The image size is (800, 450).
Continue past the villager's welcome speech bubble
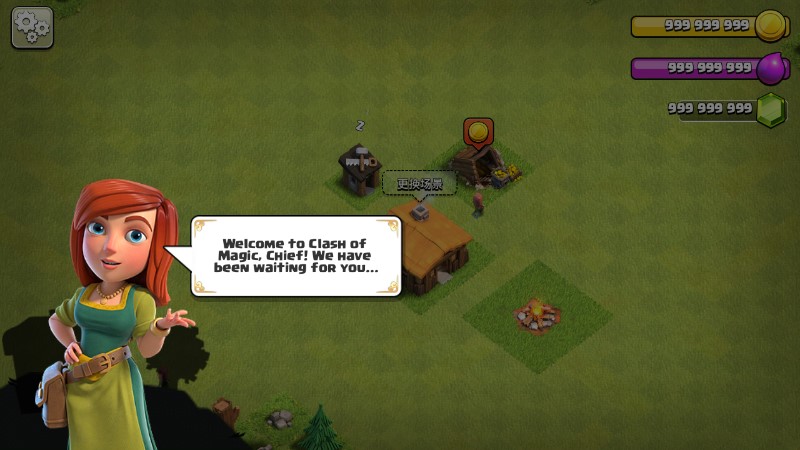[297, 256]
